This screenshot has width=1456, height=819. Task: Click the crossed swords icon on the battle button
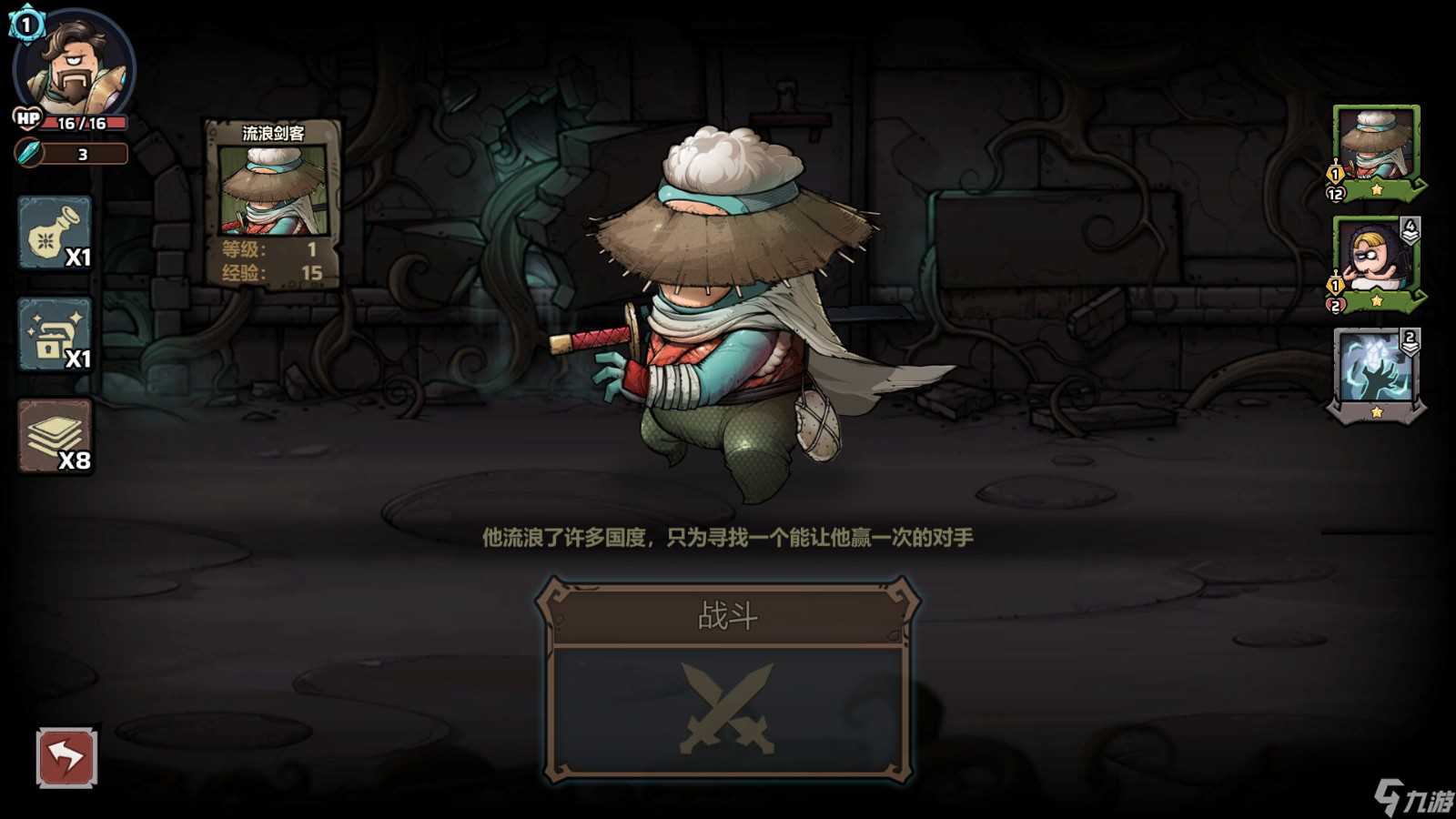[x=726, y=710]
